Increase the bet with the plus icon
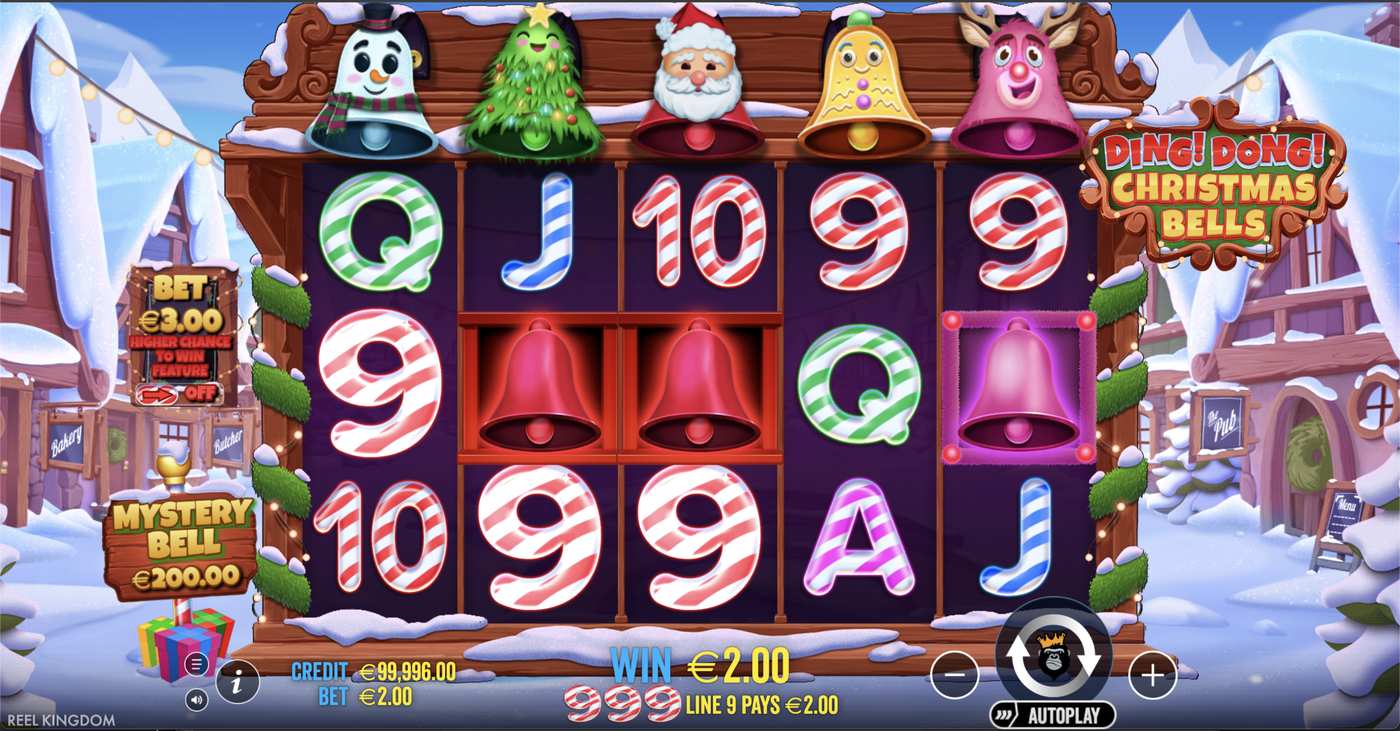Viewport: 1400px width, 731px height. click(1152, 675)
